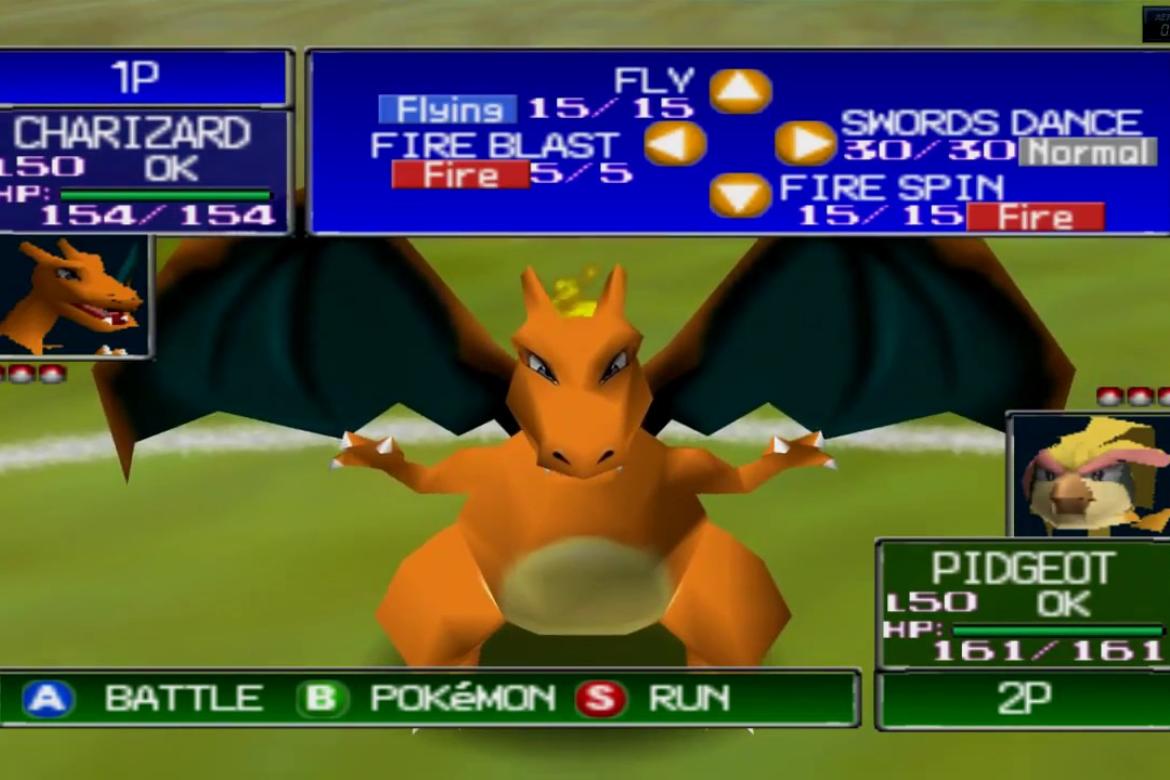Click the Pidgeot portrait thumbnail

[x=1090, y=474]
